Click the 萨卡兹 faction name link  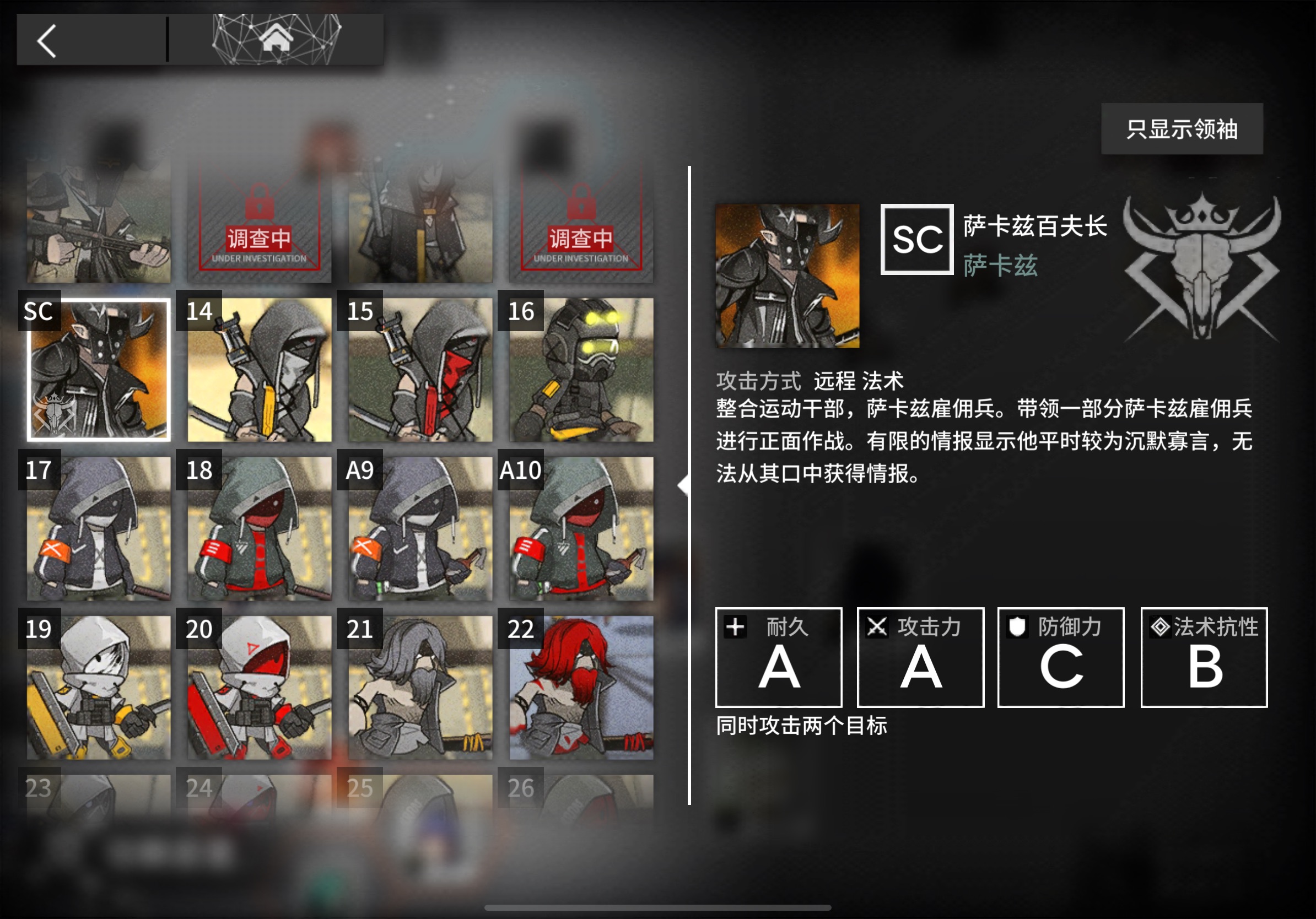click(999, 267)
